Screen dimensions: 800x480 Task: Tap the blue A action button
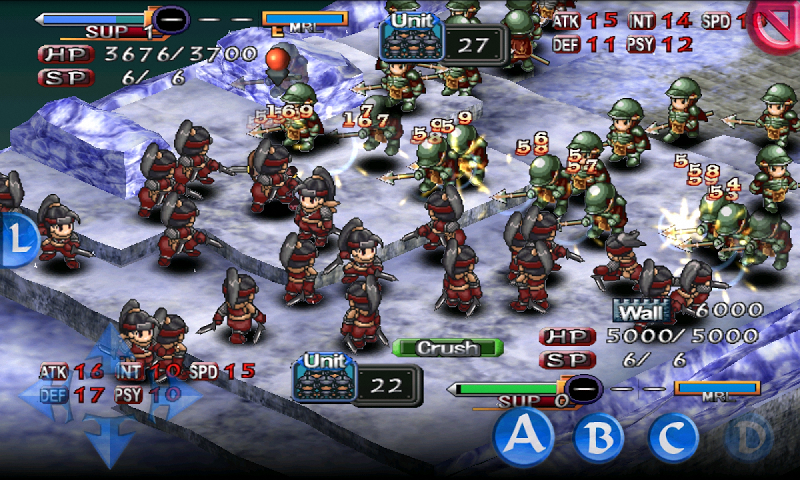click(526, 433)
